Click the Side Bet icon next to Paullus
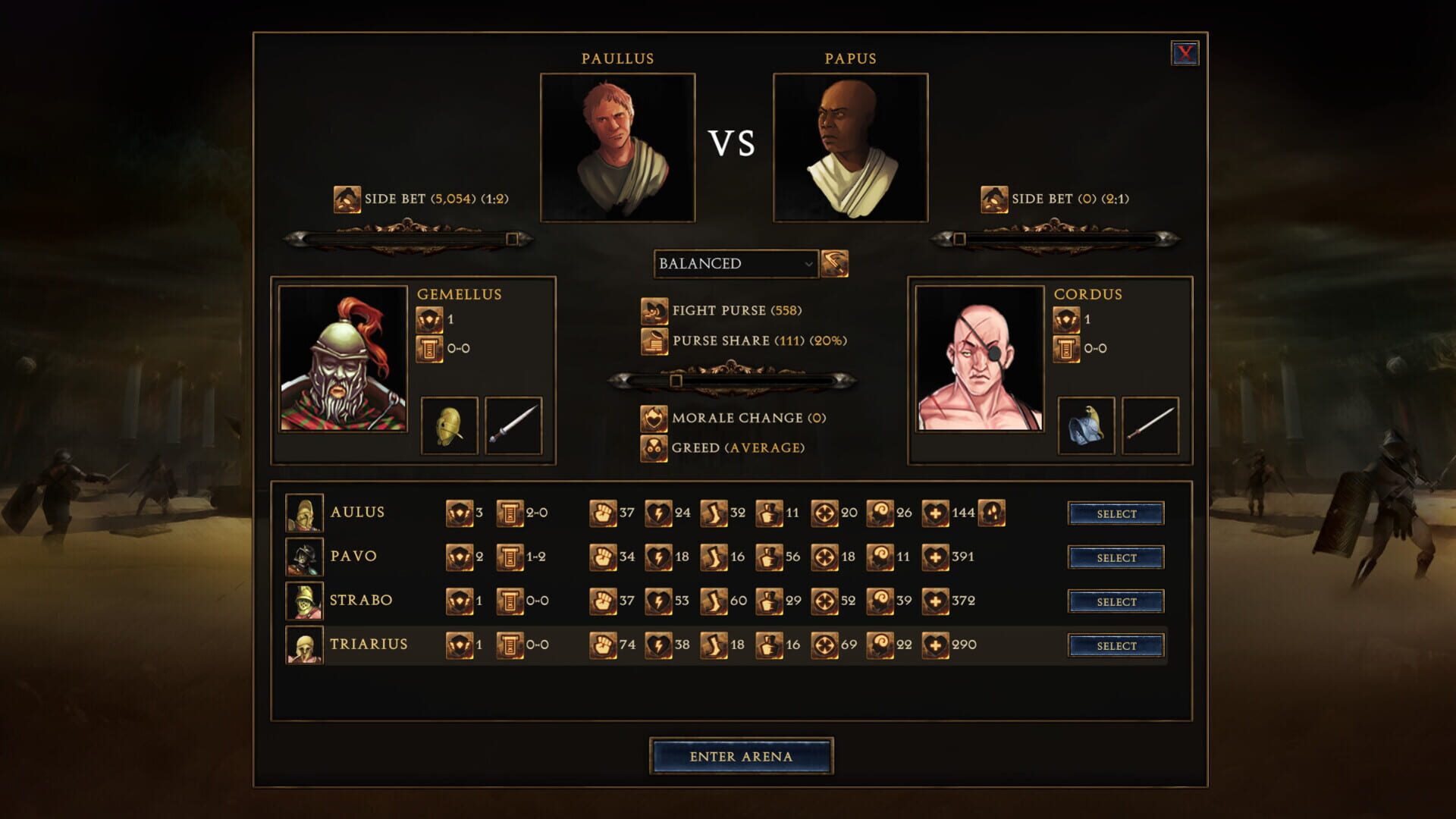1456x819 pixels. point(347,199)
